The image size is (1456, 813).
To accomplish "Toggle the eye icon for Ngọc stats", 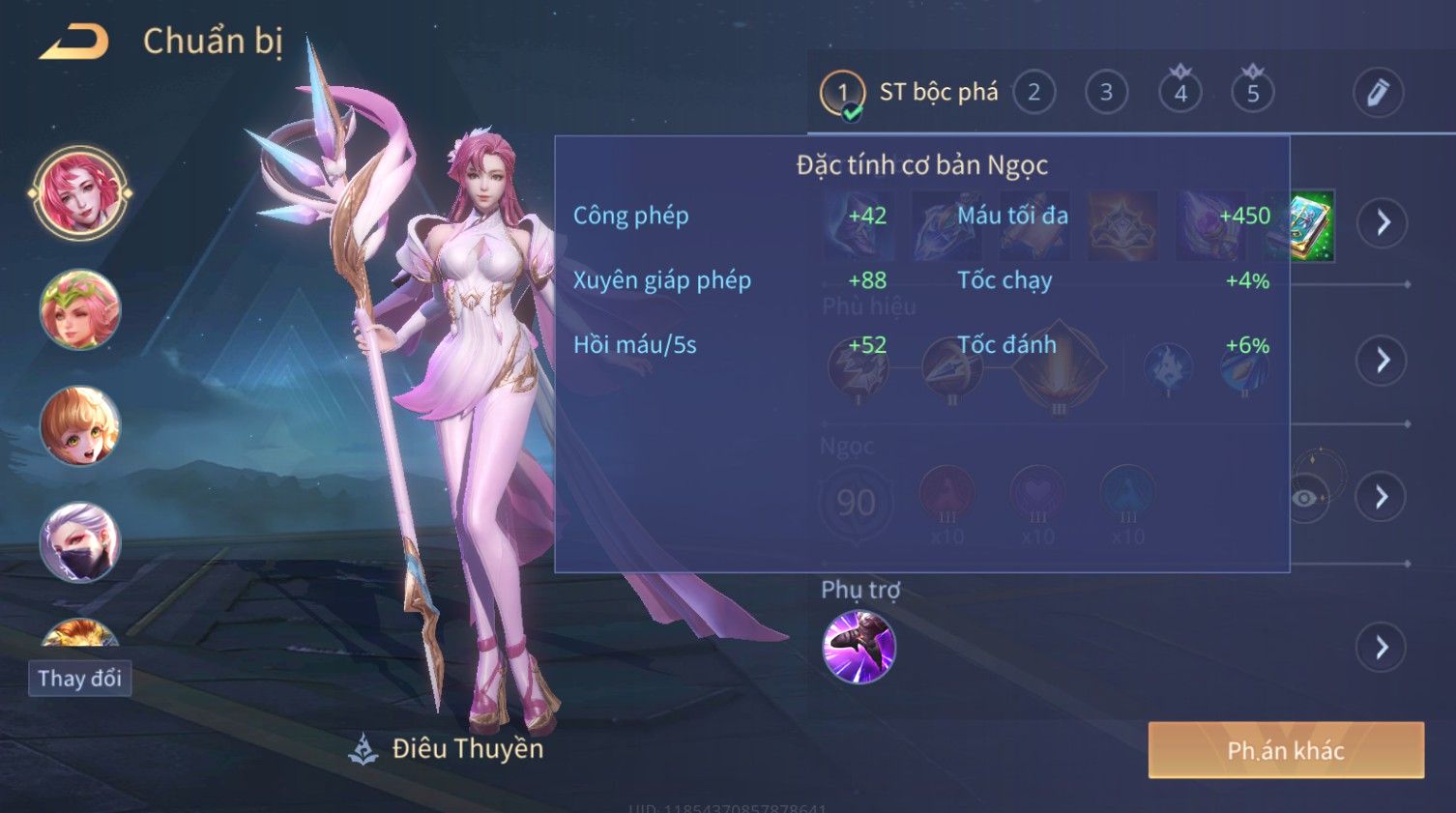I will pos(1306,498).
